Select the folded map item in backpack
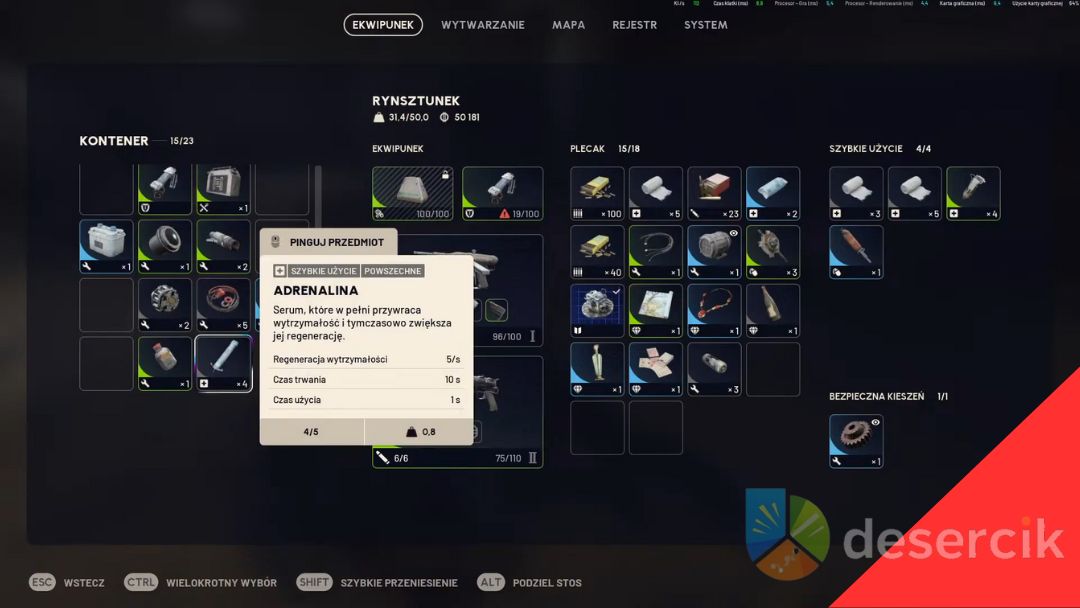Image resolution: width=1080 pixels, height=608 pixels. [x=656, y=310]
